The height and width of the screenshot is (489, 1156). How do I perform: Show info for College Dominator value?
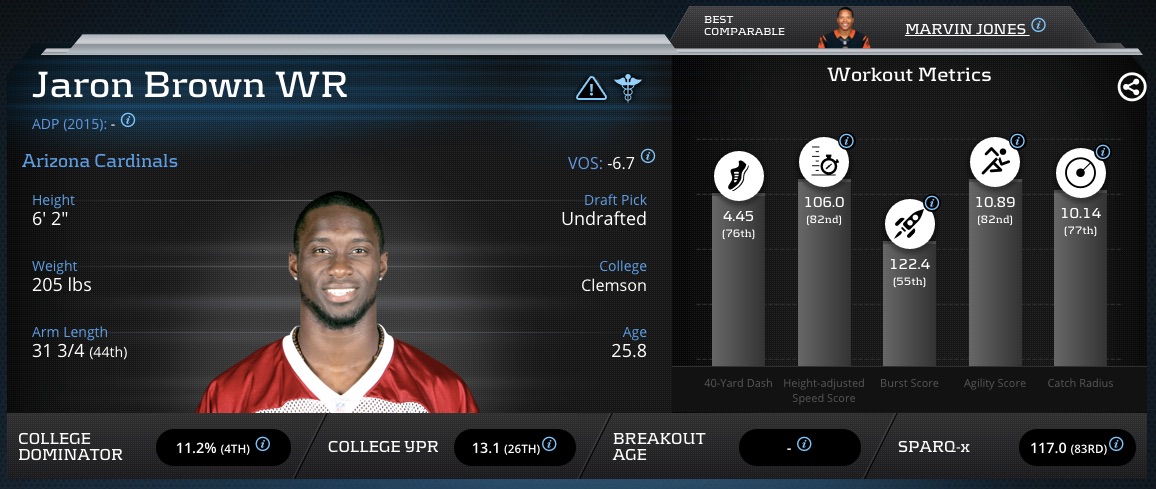[x=263, y=444]
